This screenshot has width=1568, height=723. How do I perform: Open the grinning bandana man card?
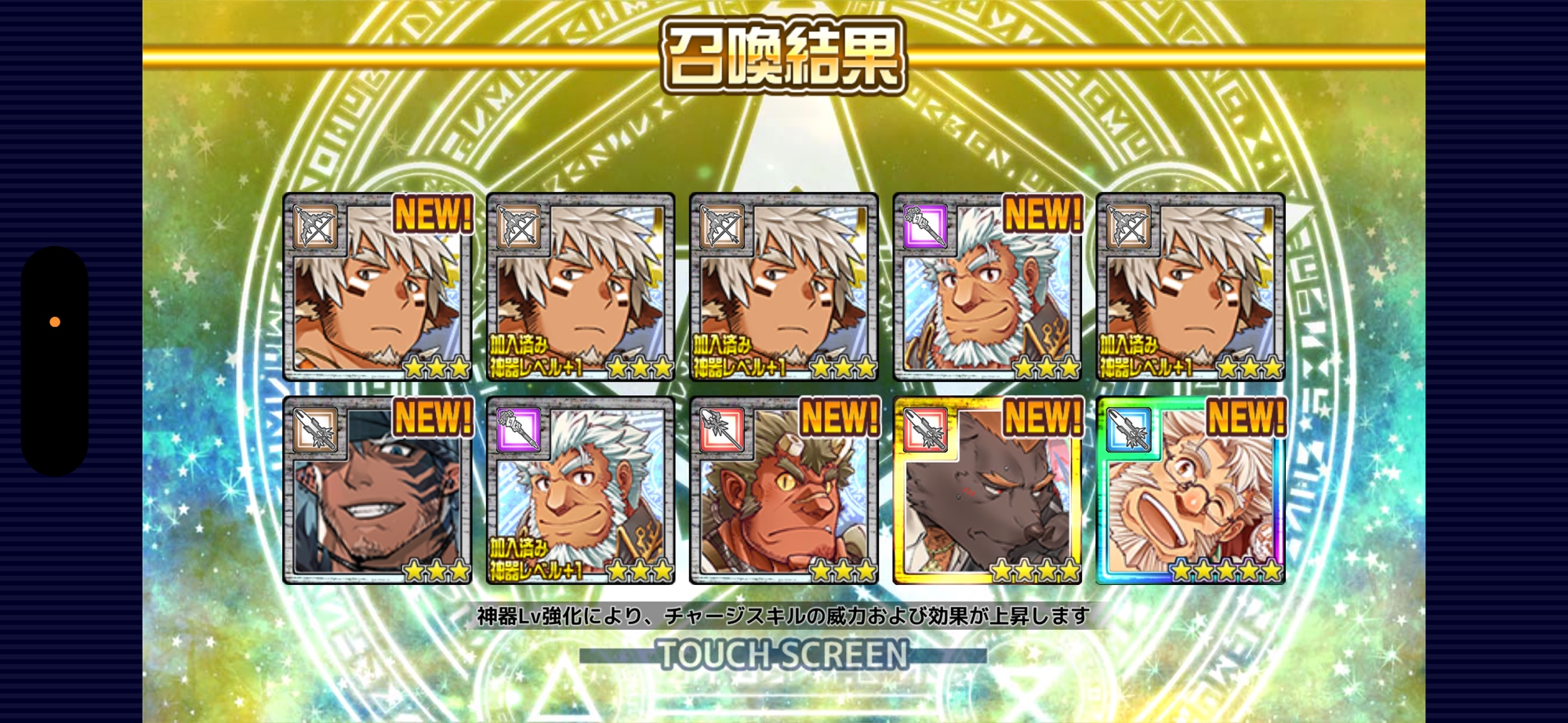(x=377, y=491)
